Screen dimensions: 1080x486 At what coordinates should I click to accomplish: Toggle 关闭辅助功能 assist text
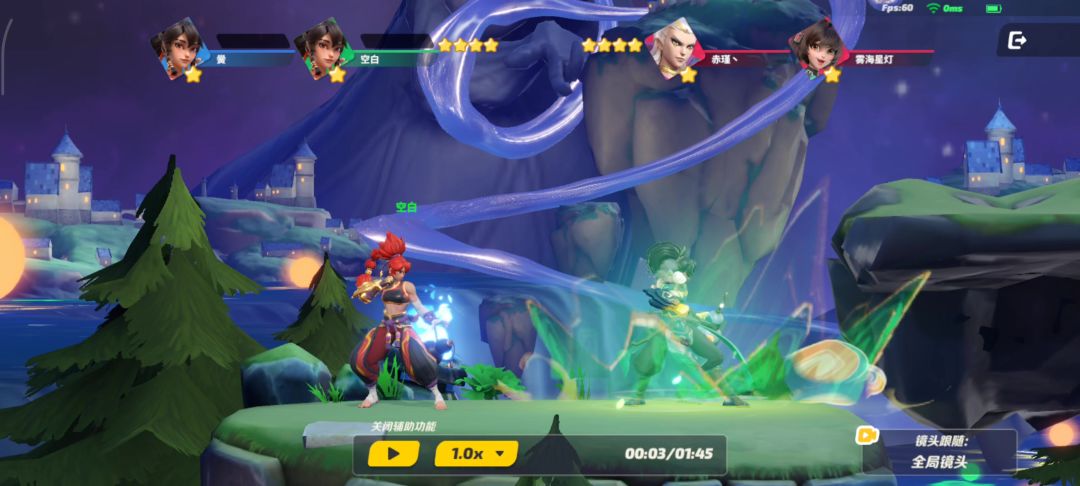[x=403, y=427]
